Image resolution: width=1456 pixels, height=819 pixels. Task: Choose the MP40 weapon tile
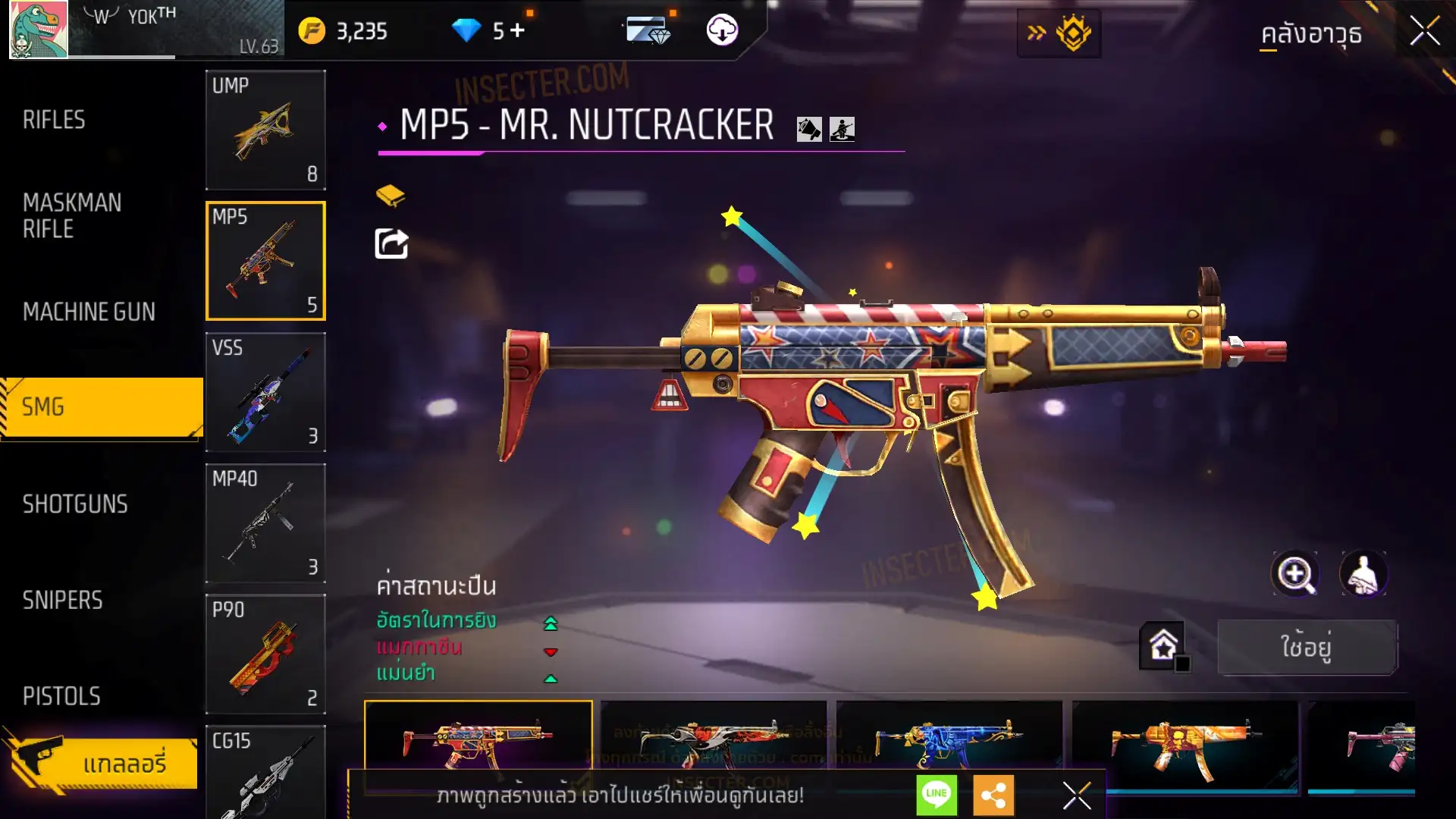click(265, 523)
